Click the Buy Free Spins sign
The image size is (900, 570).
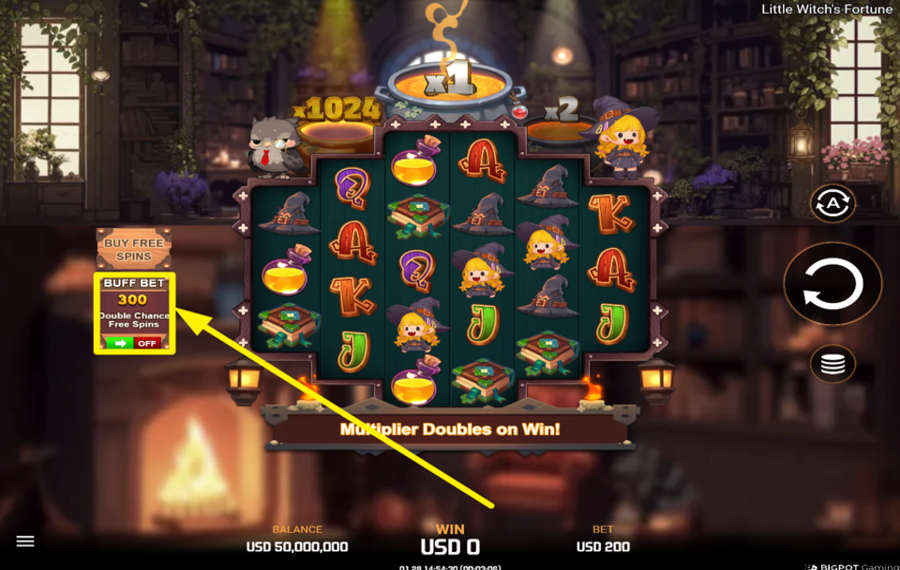133,249
